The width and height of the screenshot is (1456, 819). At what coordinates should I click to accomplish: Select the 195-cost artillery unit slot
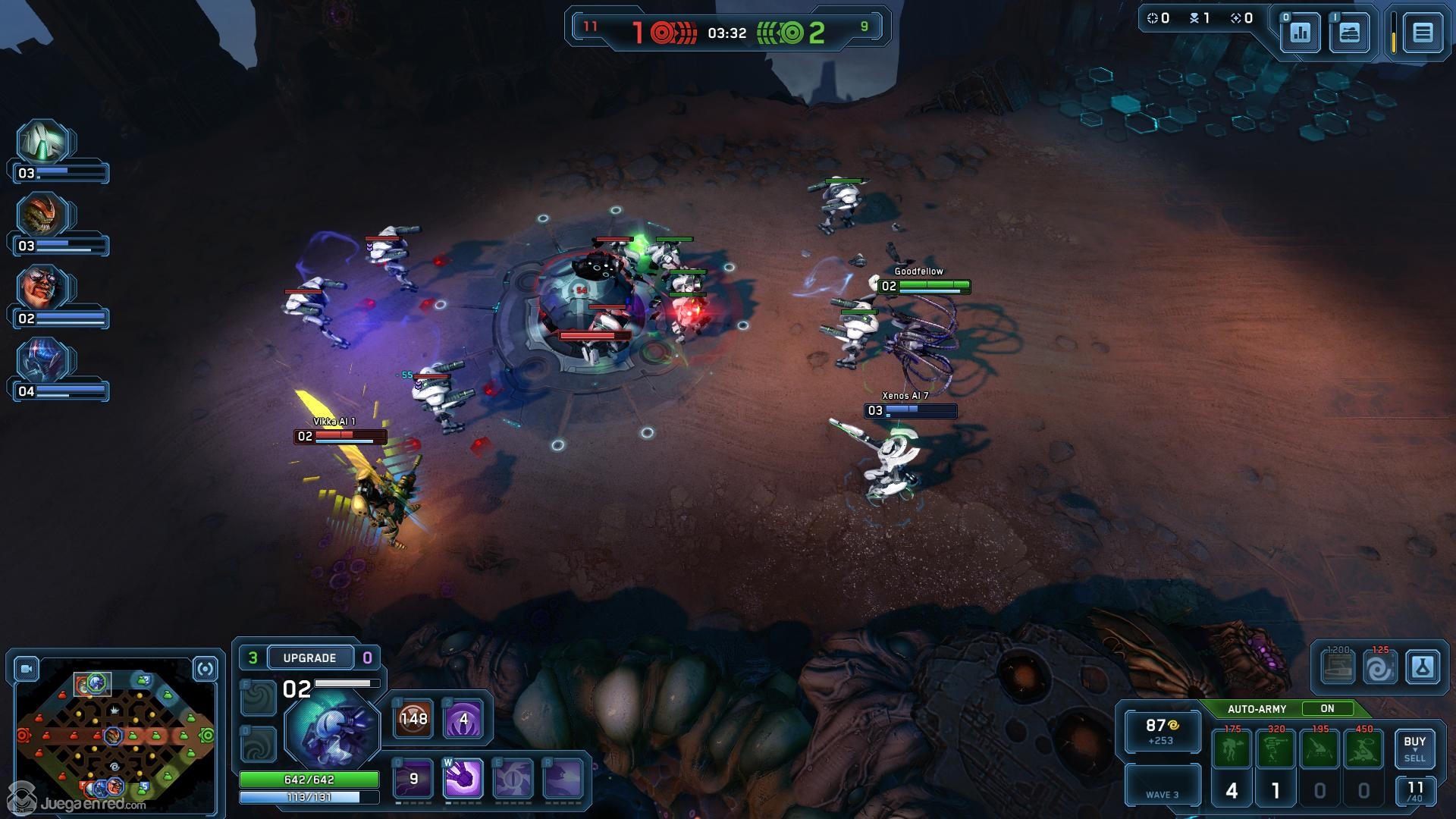1320,749
